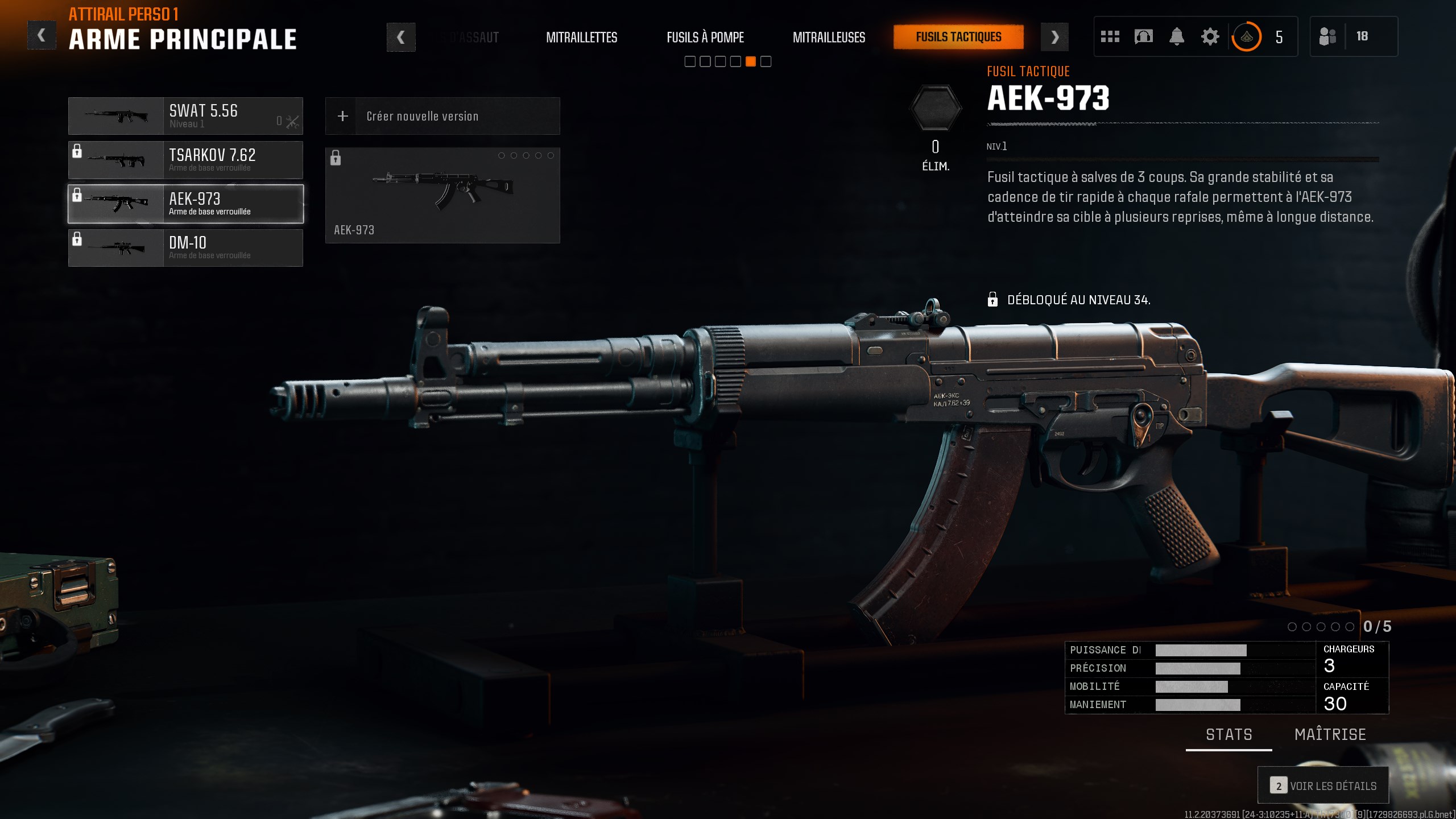View rank progress on the emblem icon

point(1246,36)
